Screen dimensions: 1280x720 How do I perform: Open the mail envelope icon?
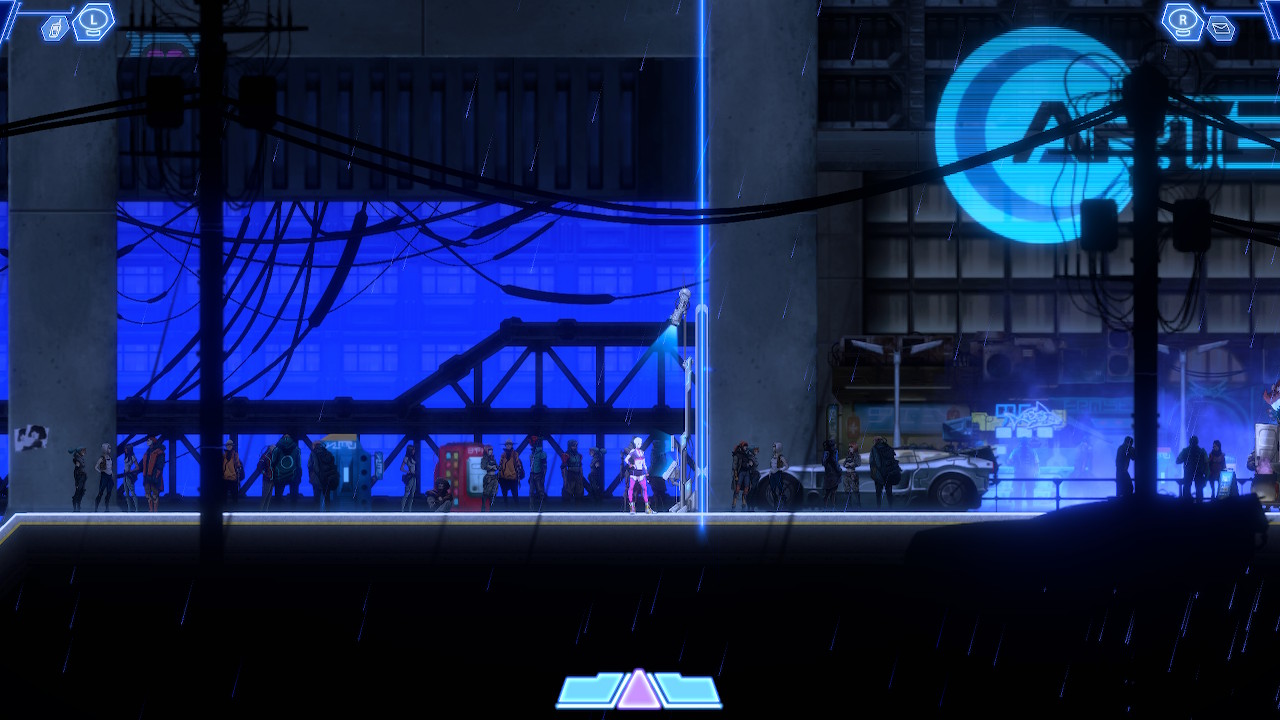(1220, 29)
